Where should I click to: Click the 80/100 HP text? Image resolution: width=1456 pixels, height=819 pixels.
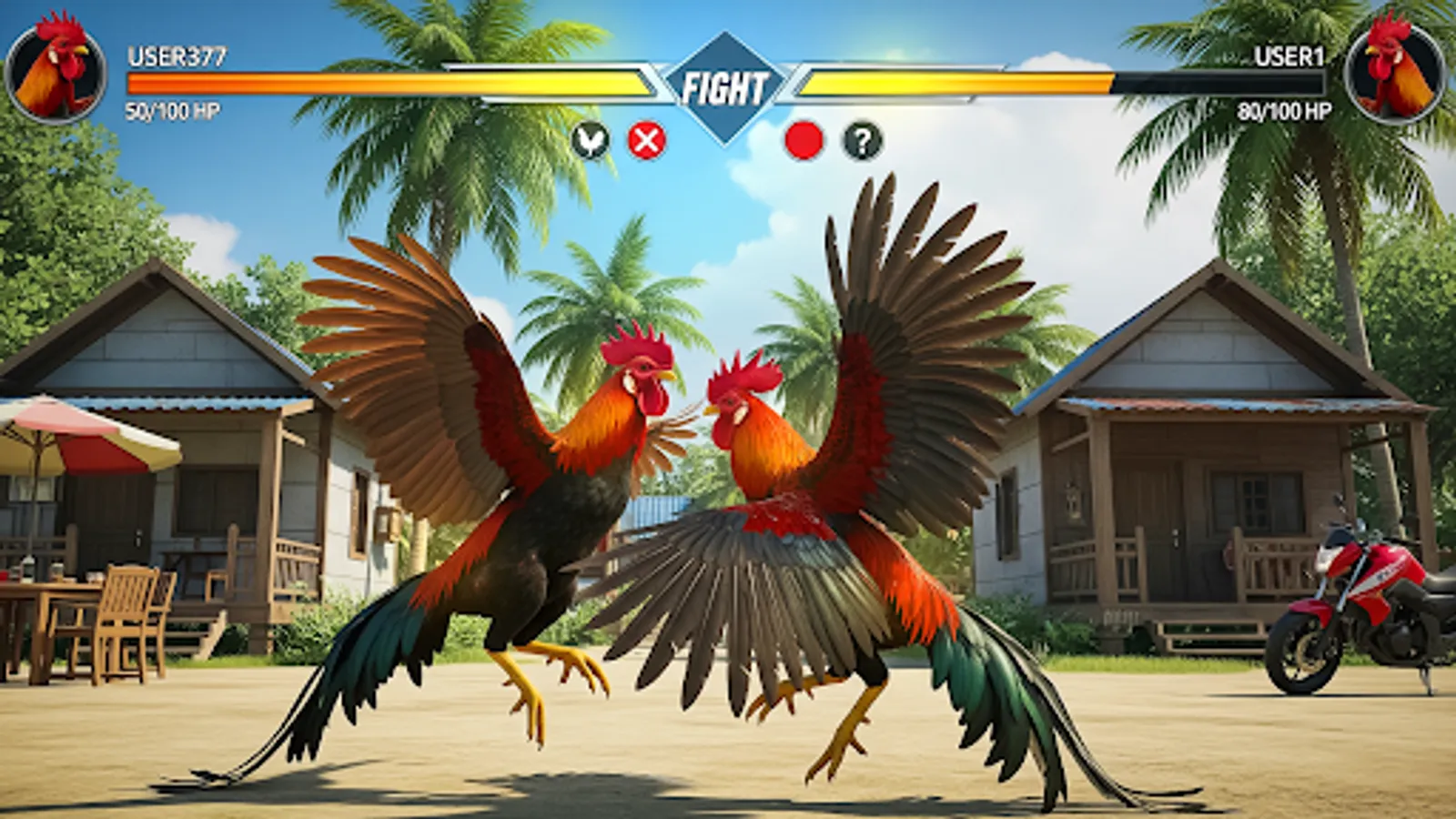1285,110
